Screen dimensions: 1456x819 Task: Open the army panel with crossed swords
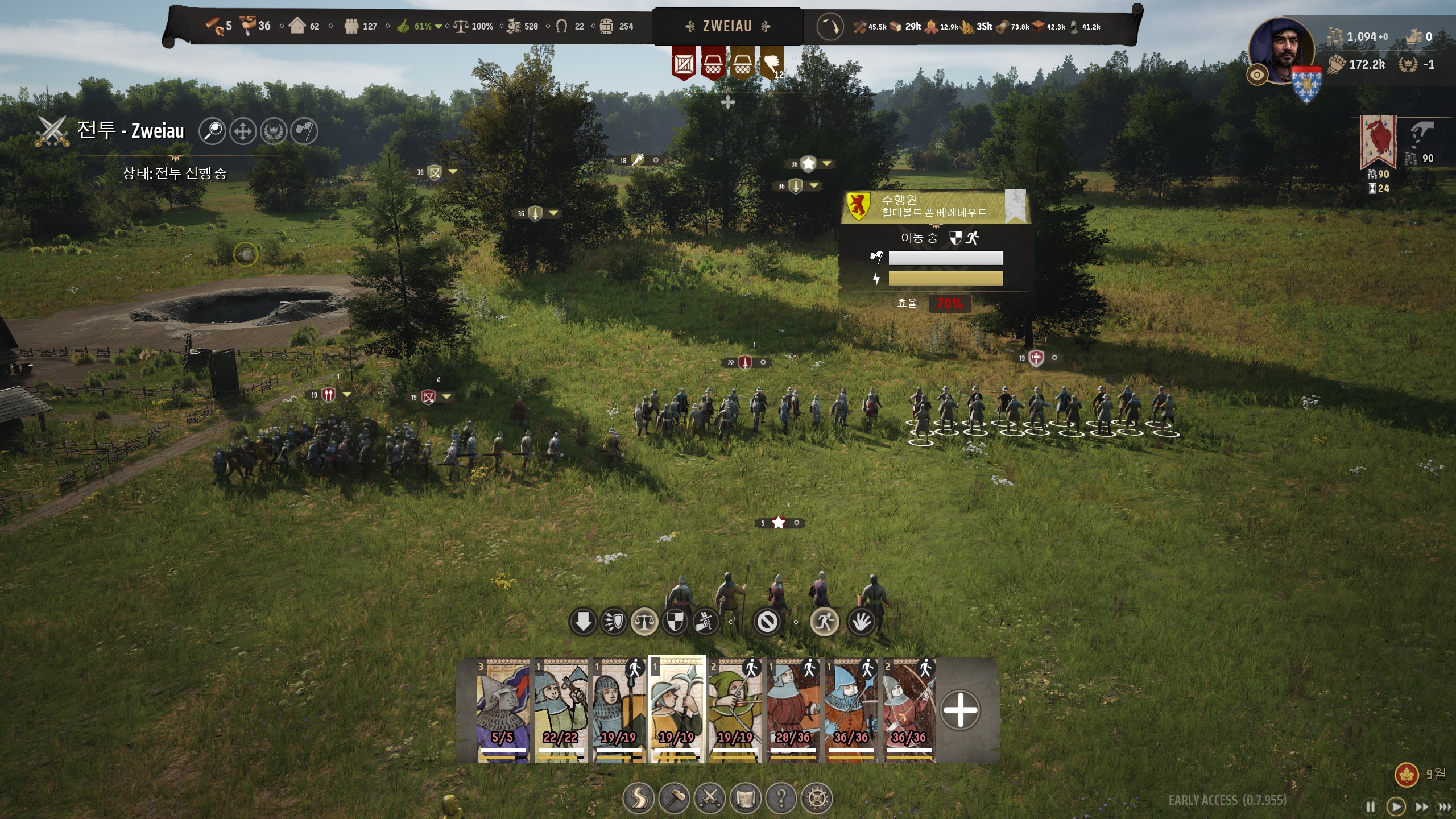click(x=710, y=799)
